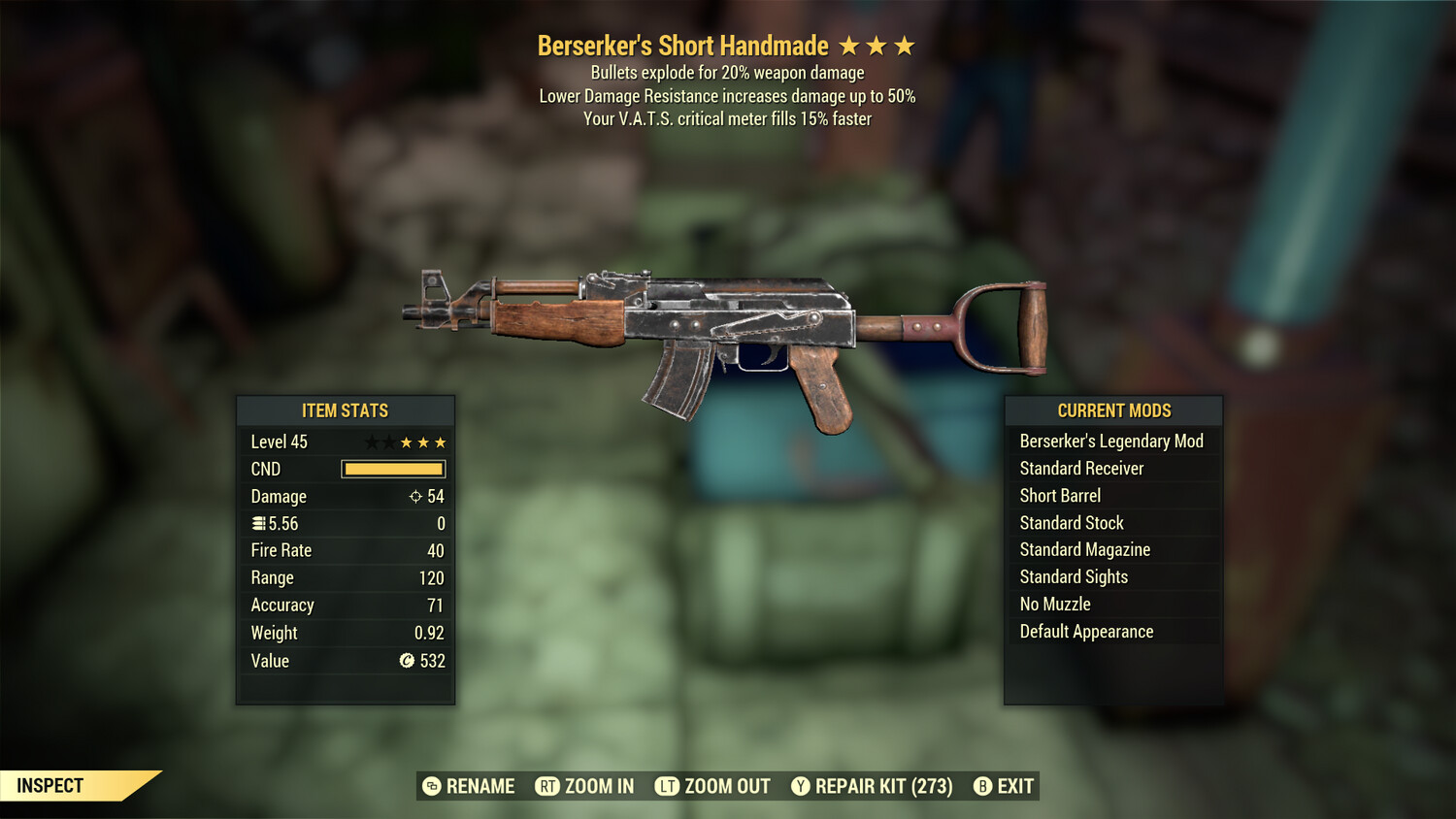Viewport: 1456px width, 819px height.
Task: Click the ammo icon beside 5.56
Action: [x=258, y=523]
